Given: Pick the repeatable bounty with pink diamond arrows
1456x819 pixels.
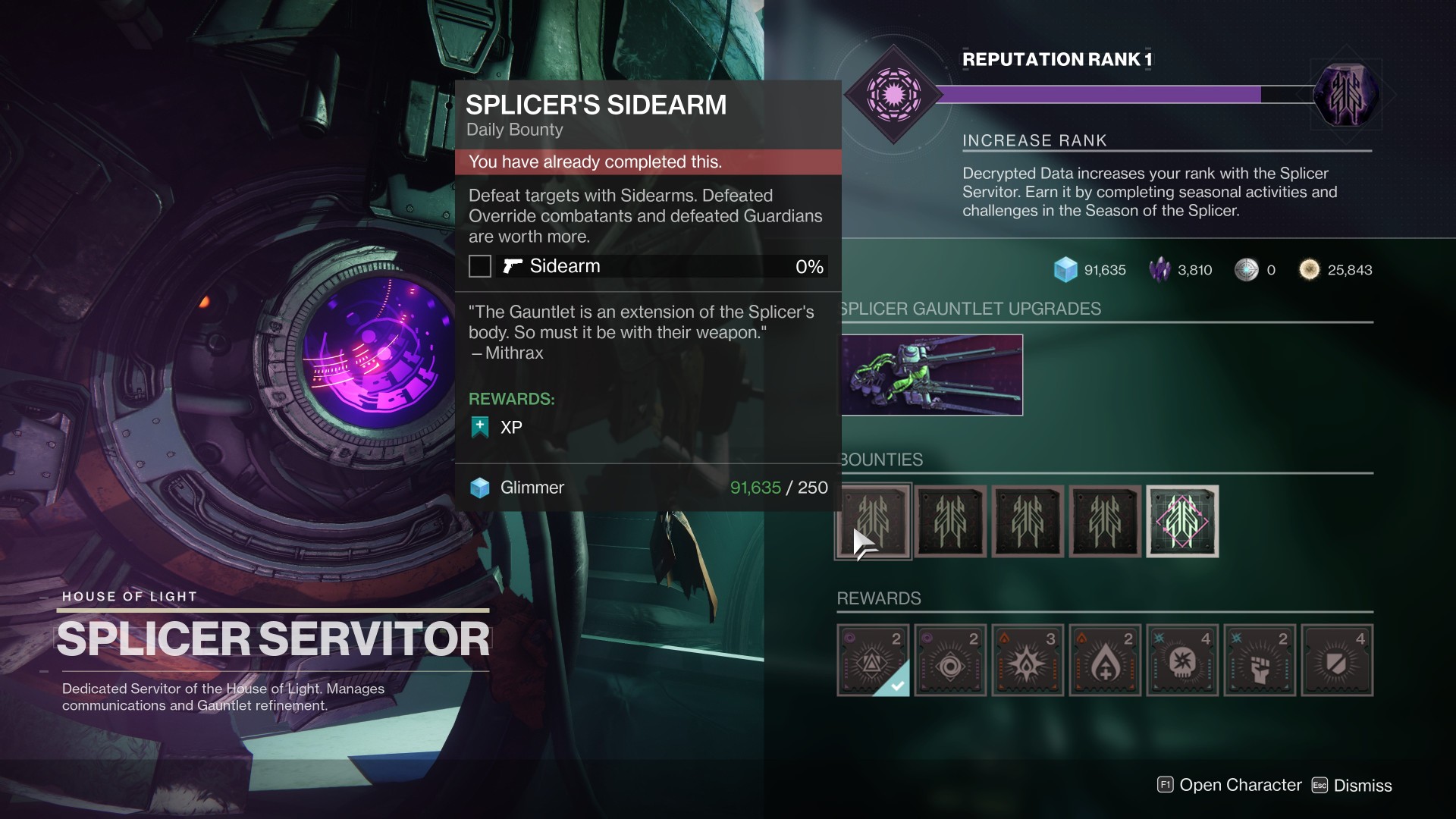Looking at the screenshot, I should pyautogui.click(x=1182, y=522).
